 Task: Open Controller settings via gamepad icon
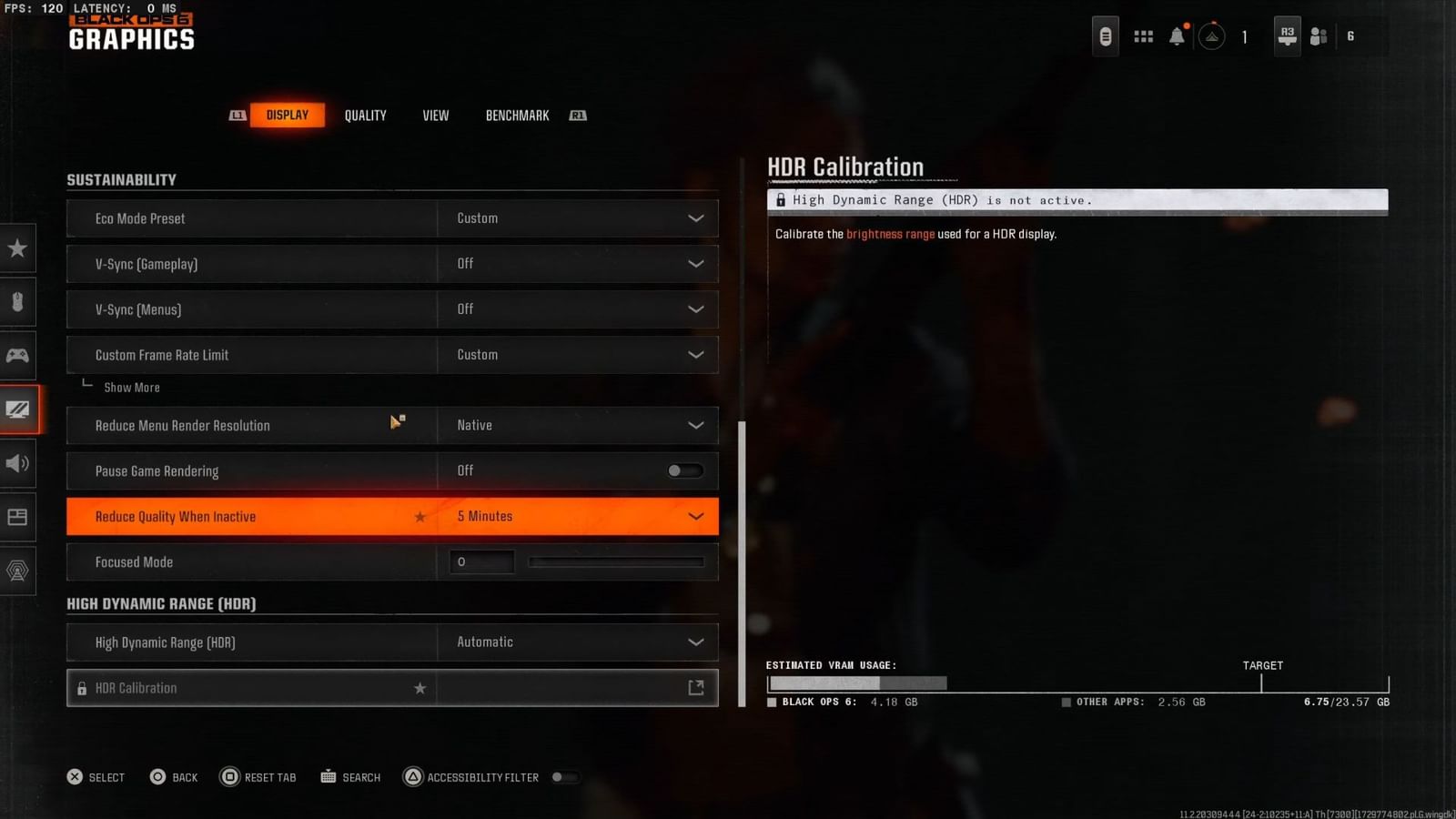click(x=18, y=356)
